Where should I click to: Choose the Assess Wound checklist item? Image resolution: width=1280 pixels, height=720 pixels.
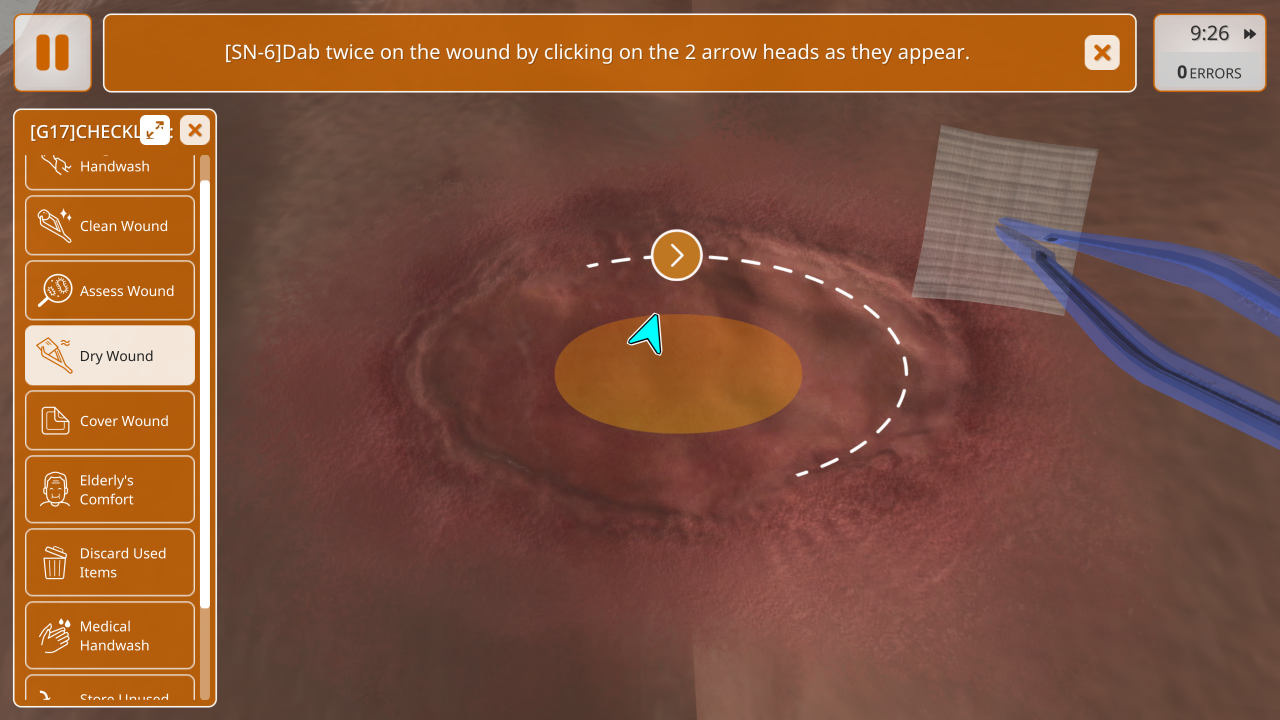coord(110,291)
